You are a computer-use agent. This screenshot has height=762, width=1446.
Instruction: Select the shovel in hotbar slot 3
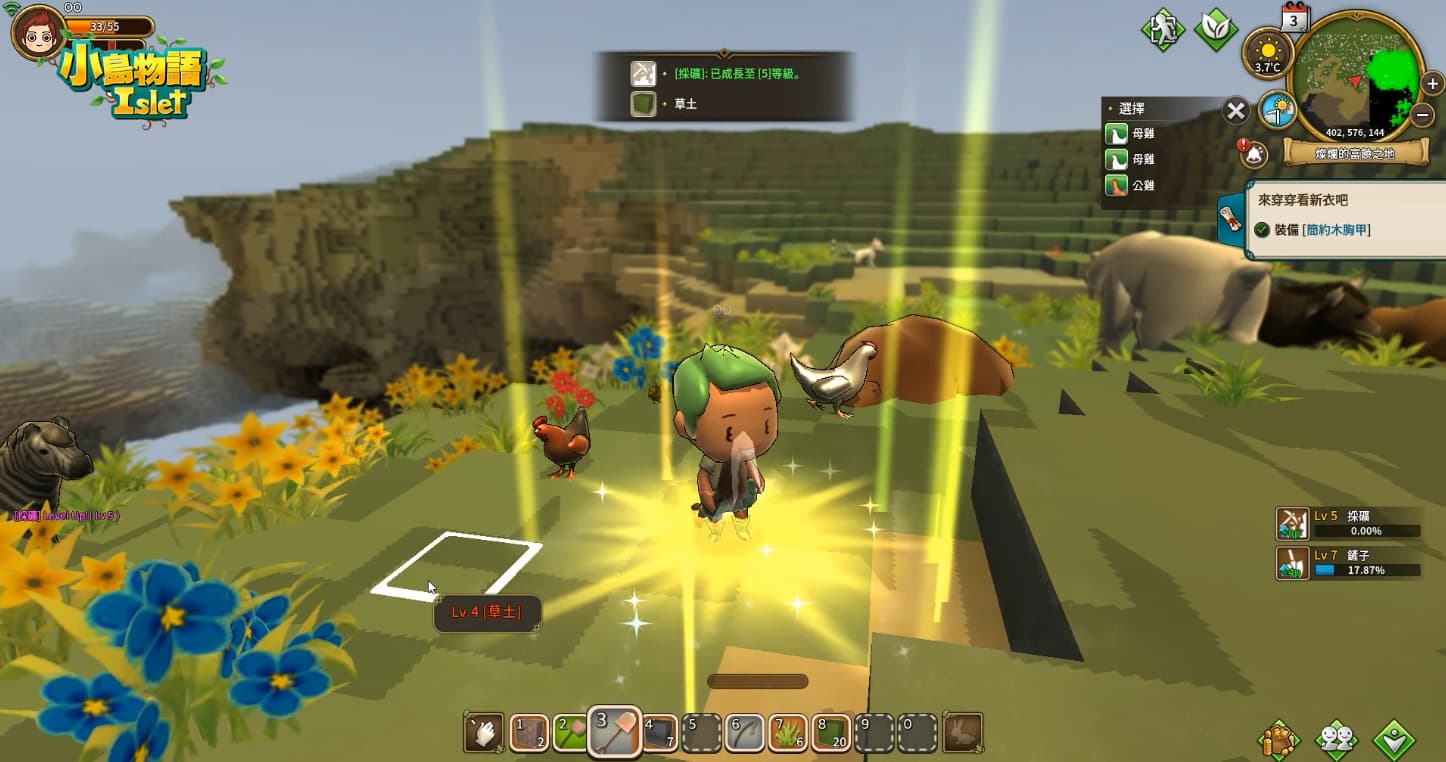tap(614, 733)
